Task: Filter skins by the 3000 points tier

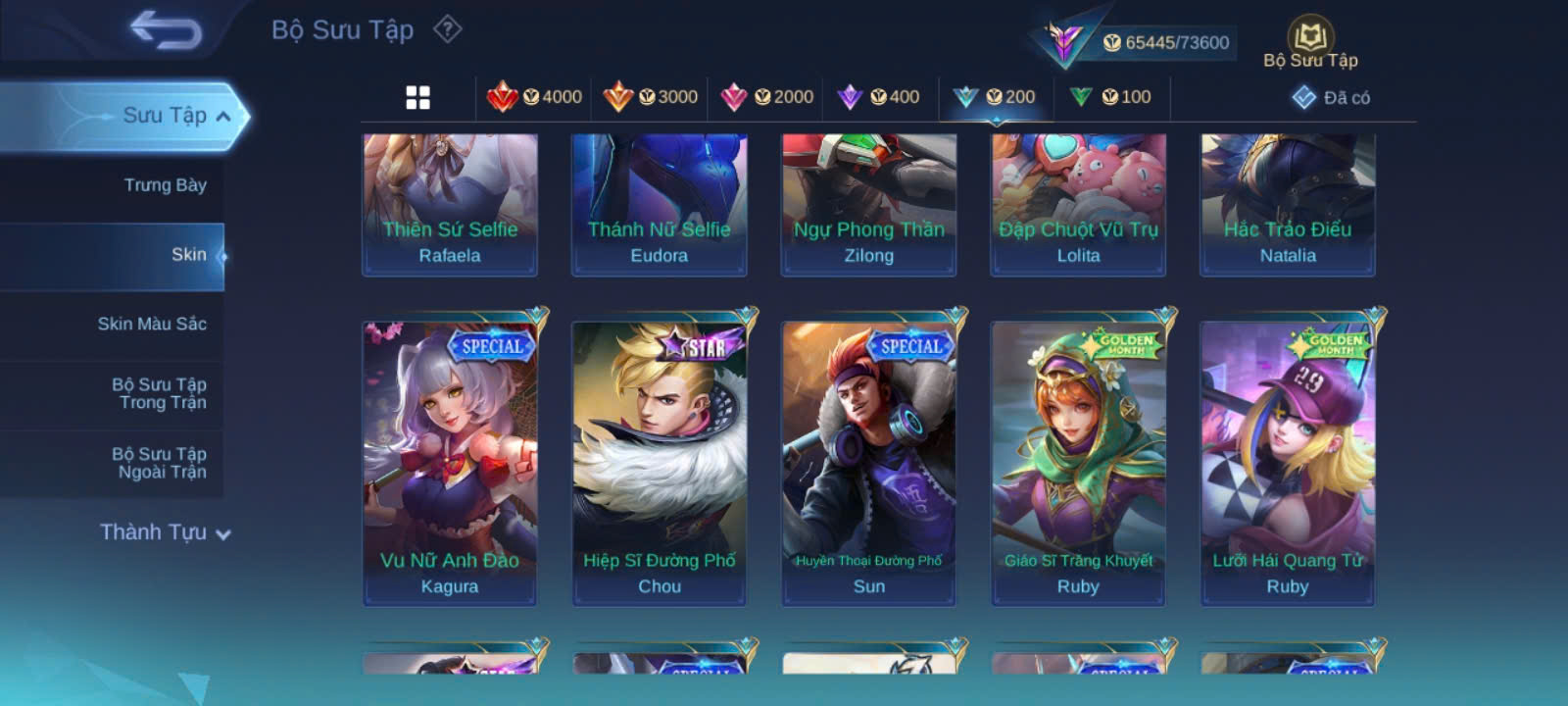Action: pos(651,97)
